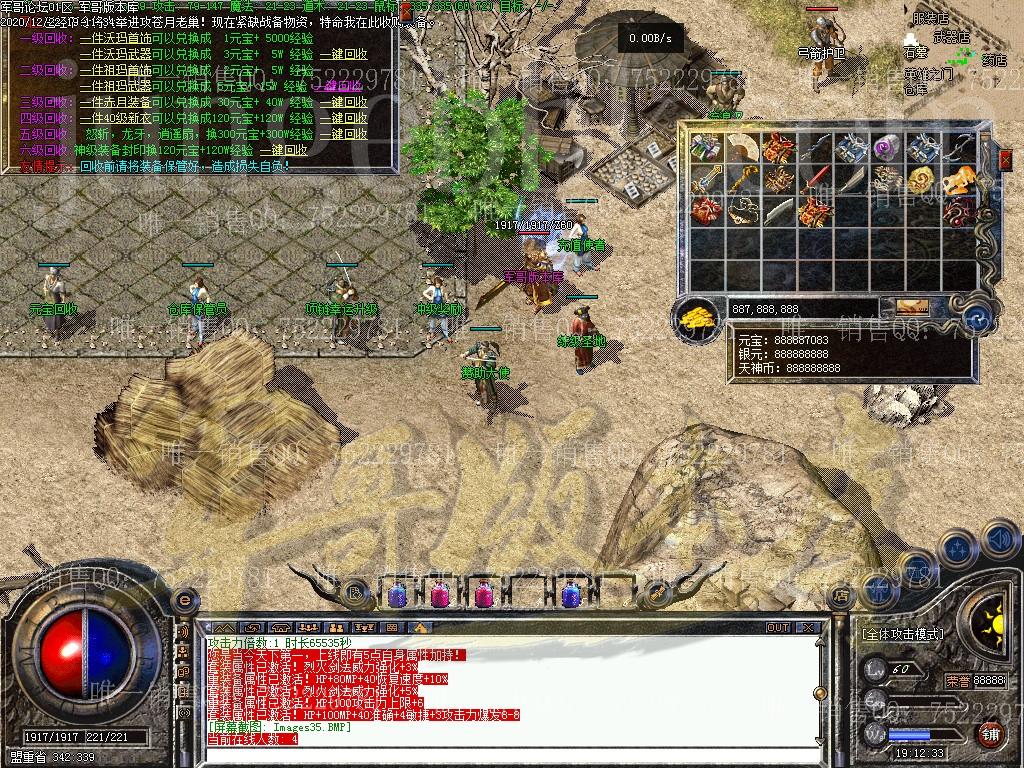Click the gold ingot pile icon
Image resolution: width=1024 pixels, height=768 pixels.
click(697, 317)
